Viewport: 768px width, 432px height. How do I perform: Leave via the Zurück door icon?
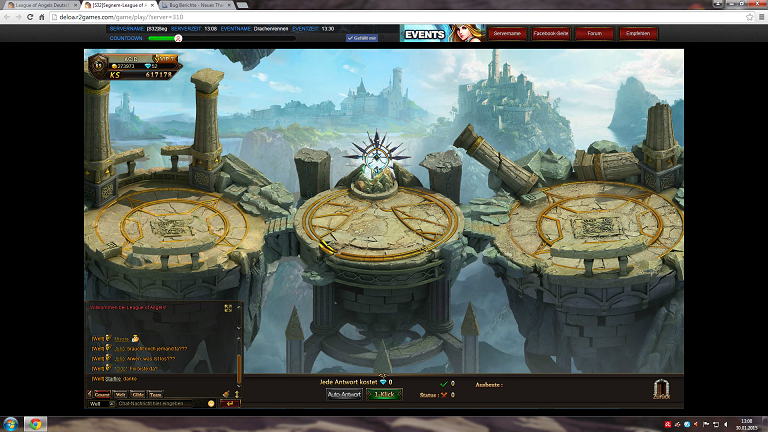(x=661, y=391)
